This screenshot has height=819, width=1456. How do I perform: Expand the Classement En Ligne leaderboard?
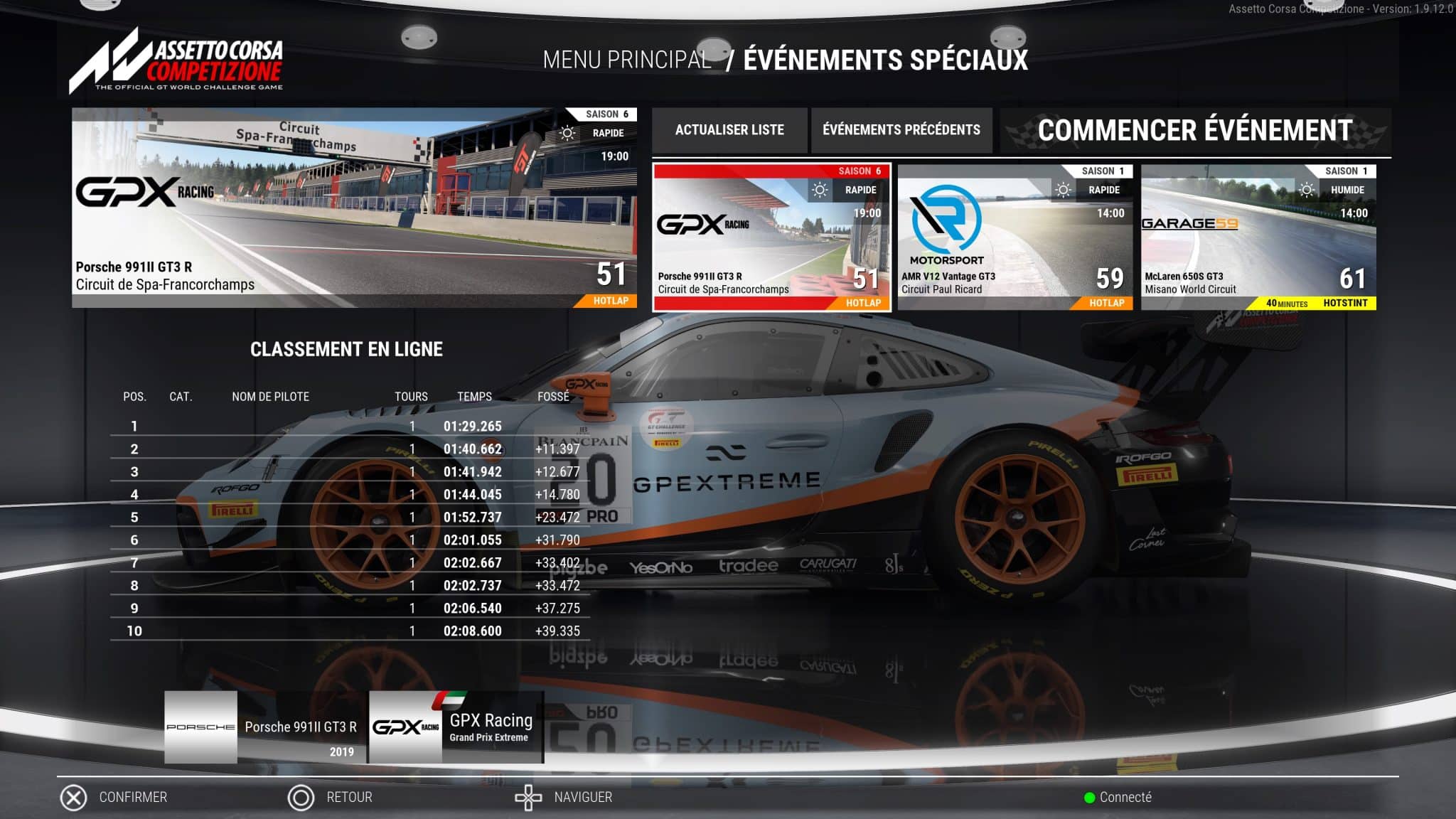346,350
